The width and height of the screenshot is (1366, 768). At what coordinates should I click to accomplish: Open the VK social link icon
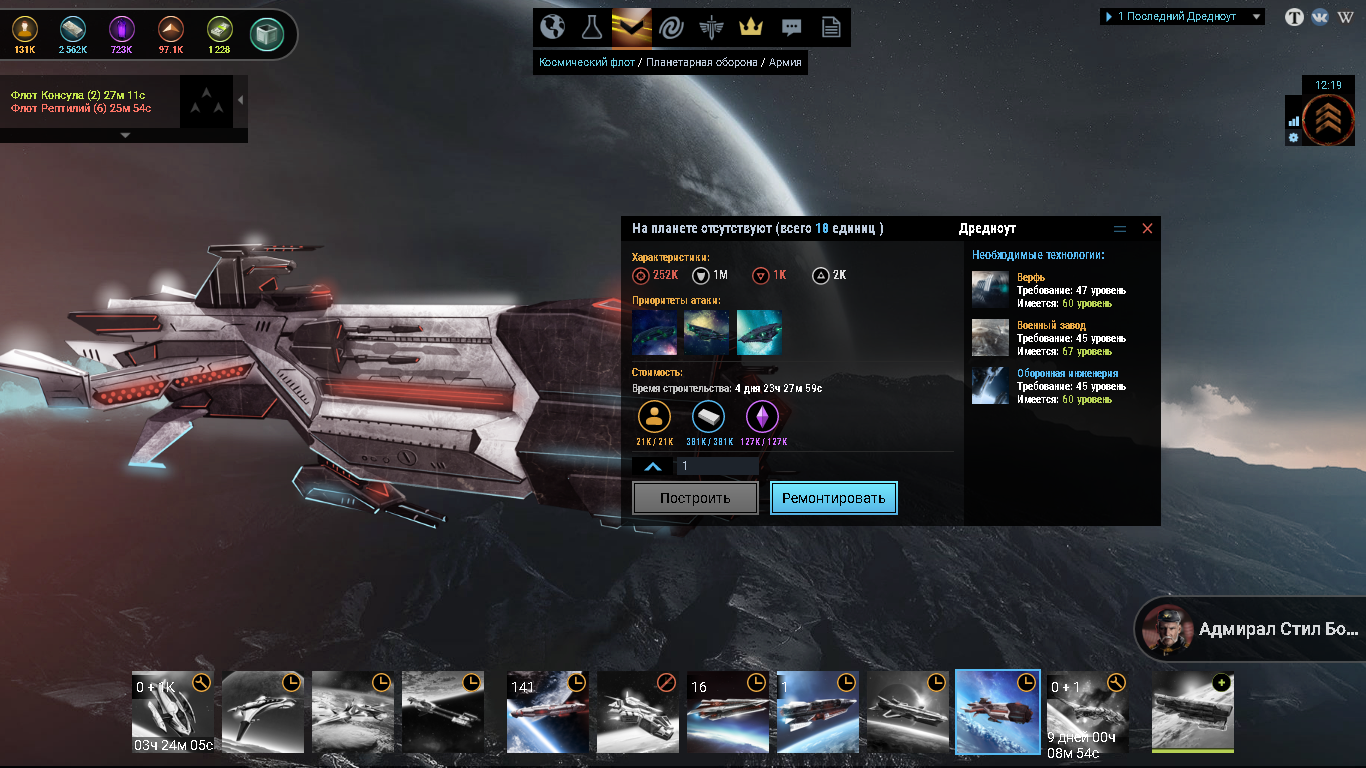[1320, 17]
